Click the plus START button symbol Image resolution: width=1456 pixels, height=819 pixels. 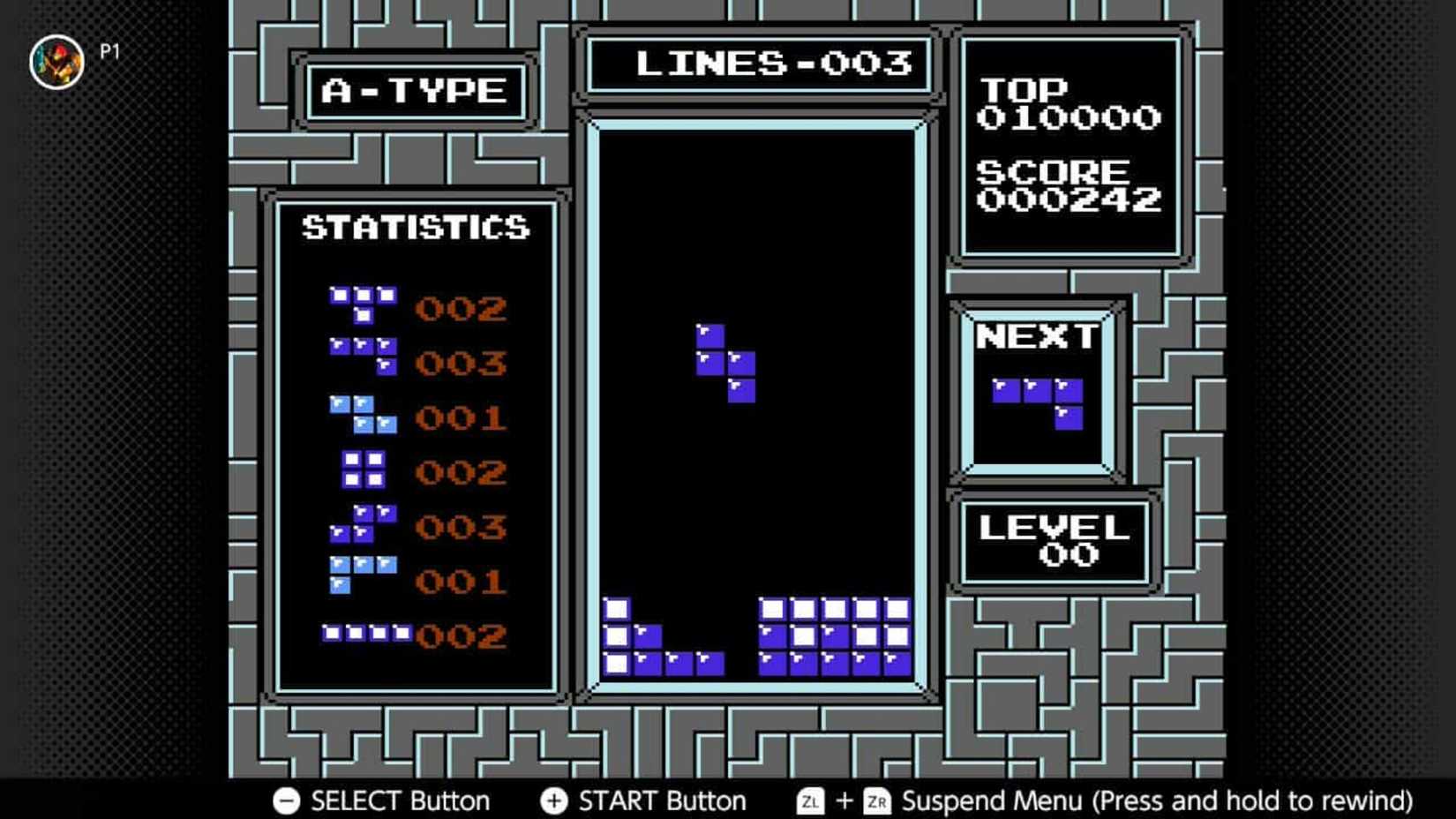tap(554, 800)
